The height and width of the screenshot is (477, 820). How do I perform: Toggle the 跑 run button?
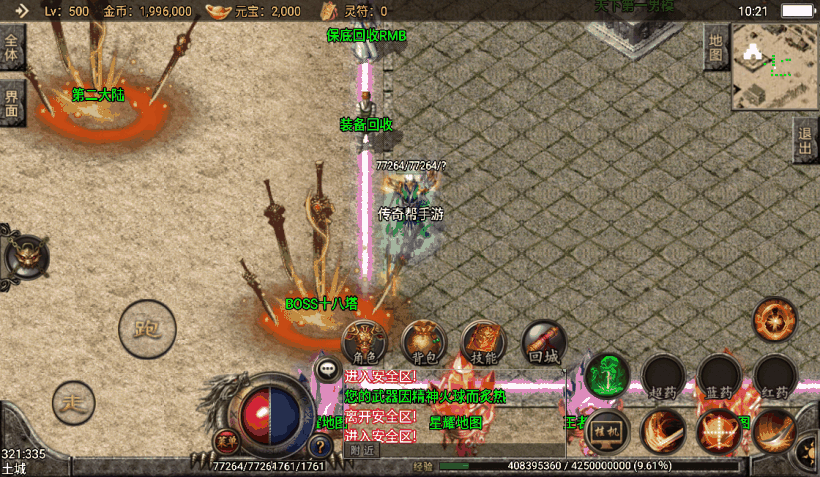[147, 328]
